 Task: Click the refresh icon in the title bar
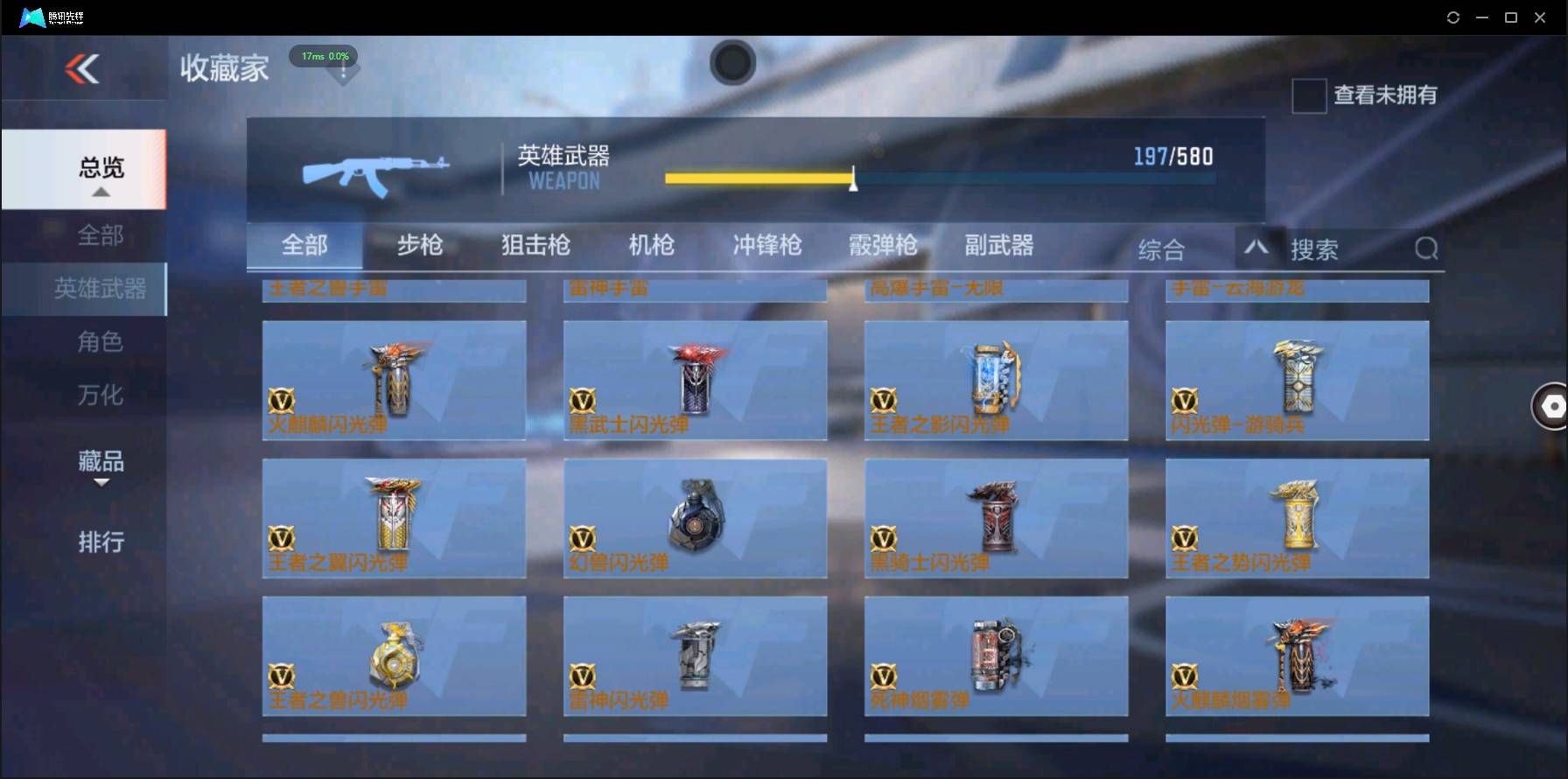click(1452, 16)
